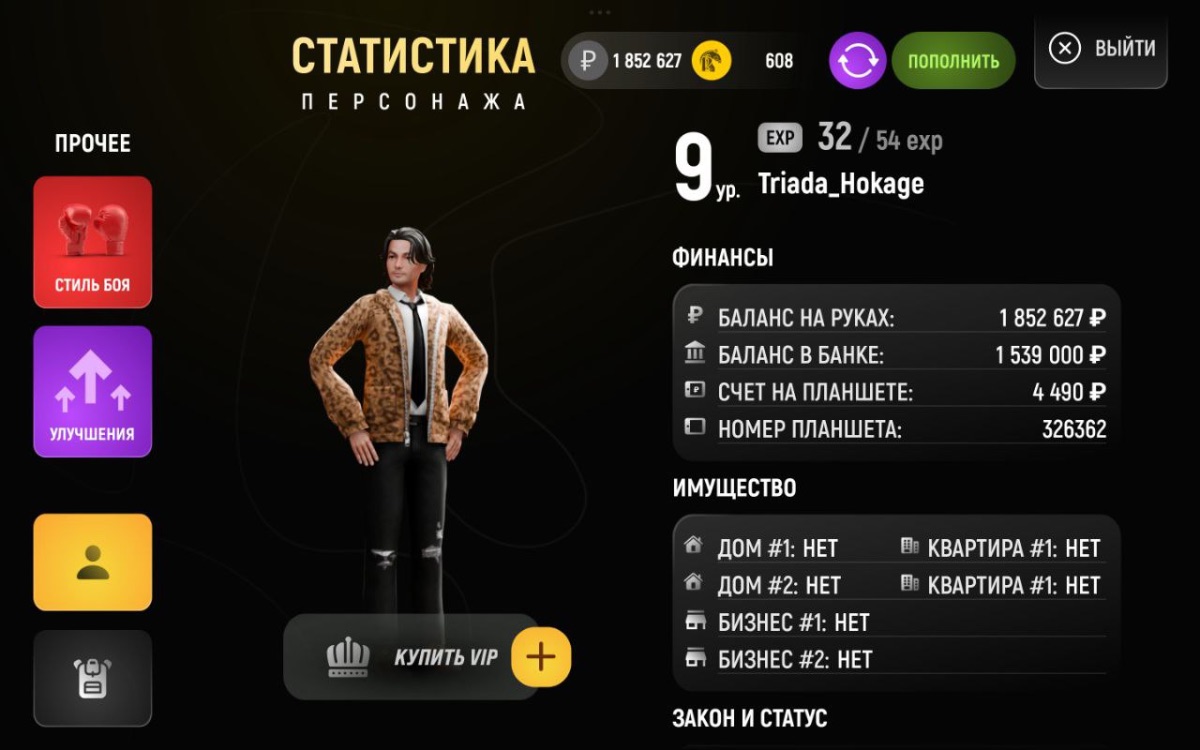Activate the purple currency exchange button
This screenshot has width=1200, height=750.
click(x=857, y=61)
